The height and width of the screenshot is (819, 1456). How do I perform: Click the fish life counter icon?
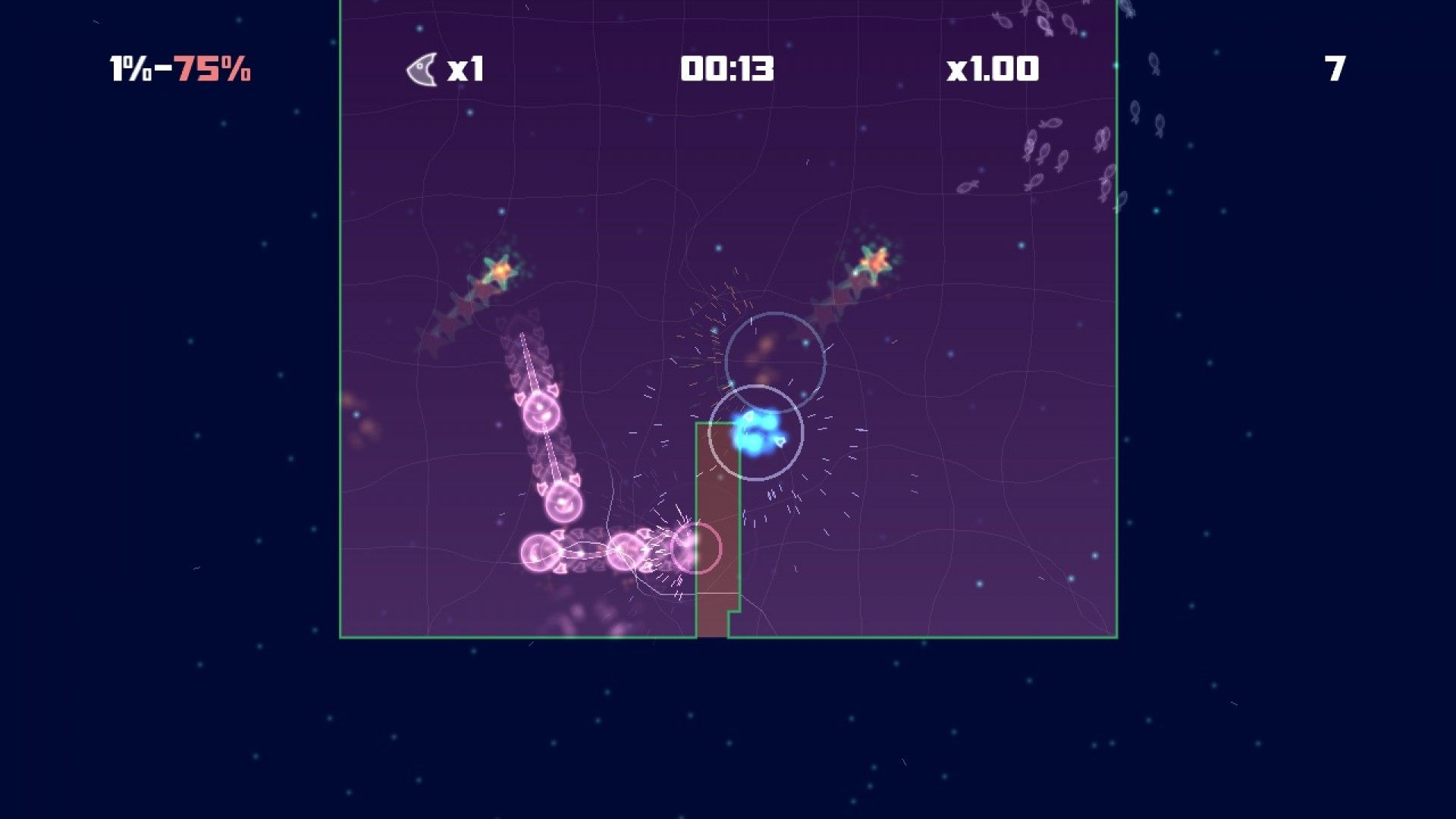pos(422,68)
